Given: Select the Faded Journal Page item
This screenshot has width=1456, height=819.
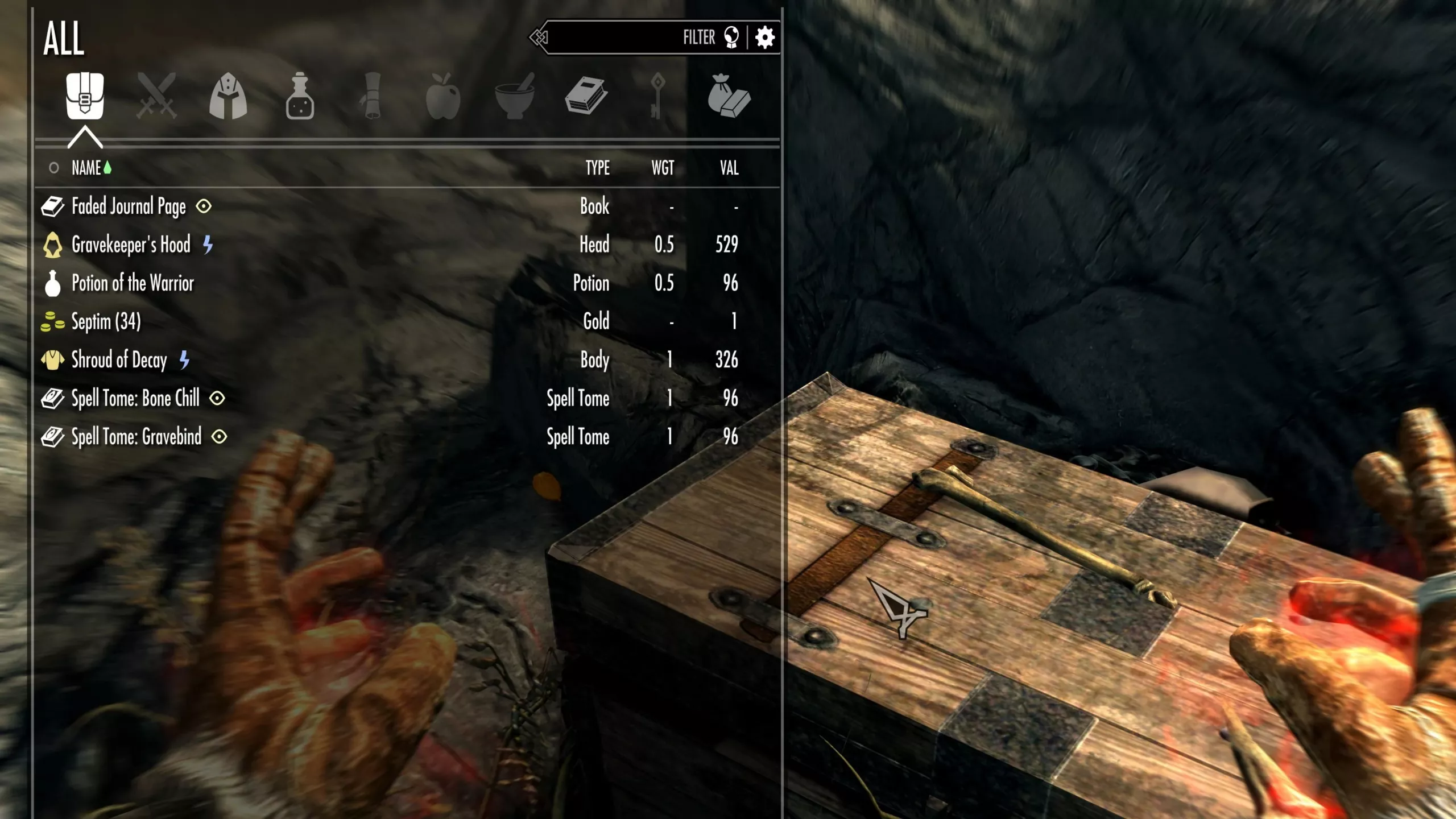Looking at the screenshot, I should (x=129, y=206).
